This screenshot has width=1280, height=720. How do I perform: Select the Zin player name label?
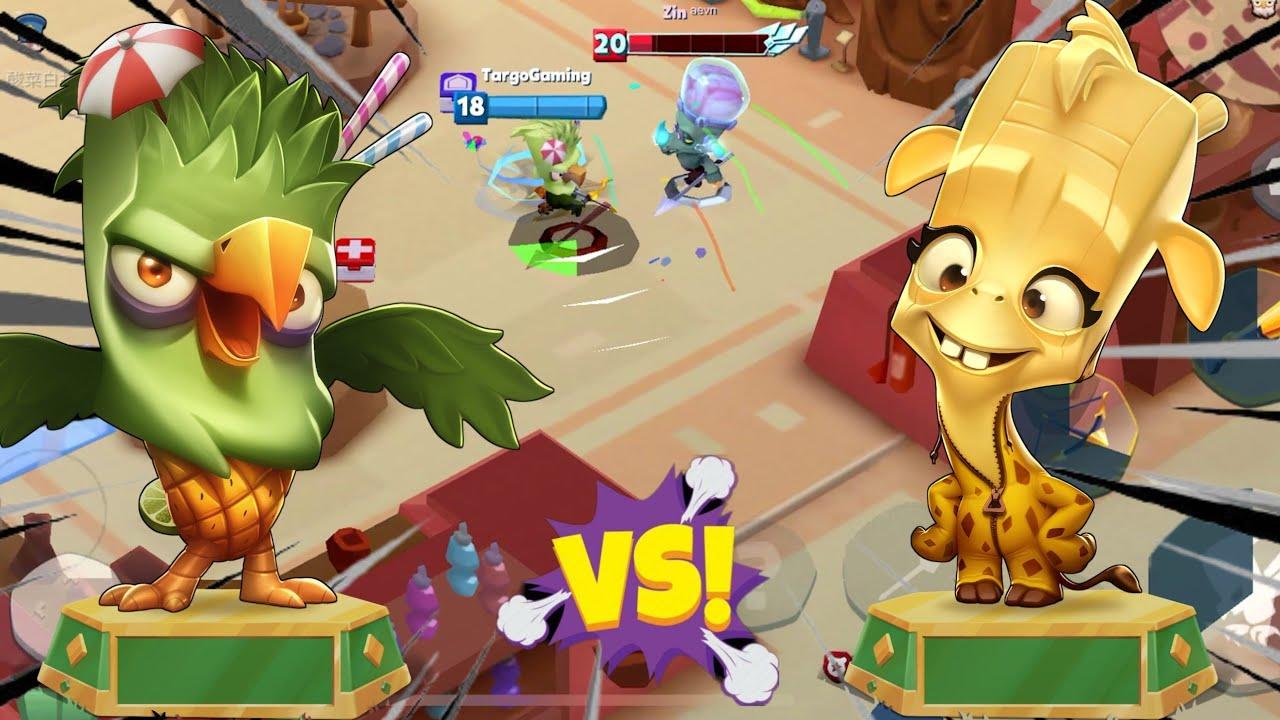tap(676, 13)
